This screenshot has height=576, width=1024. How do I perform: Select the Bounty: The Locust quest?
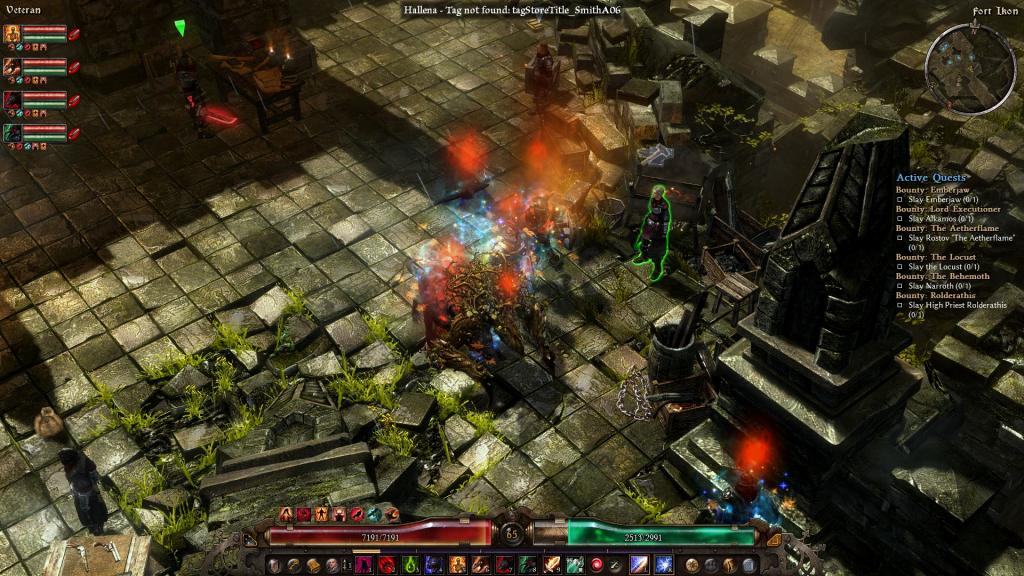(x=937, y=257)
